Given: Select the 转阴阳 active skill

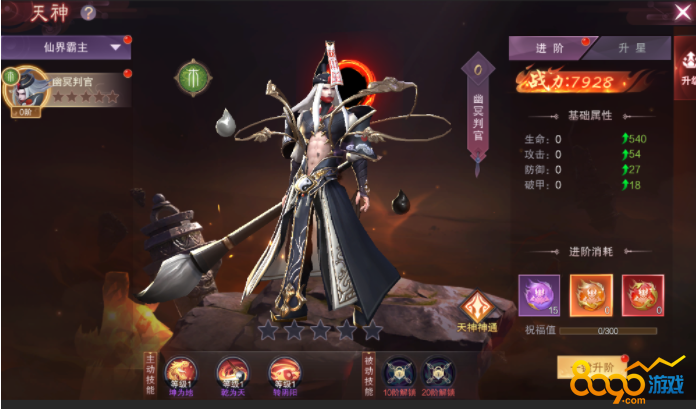Looking at the screenshot, I should pos(284,373).
